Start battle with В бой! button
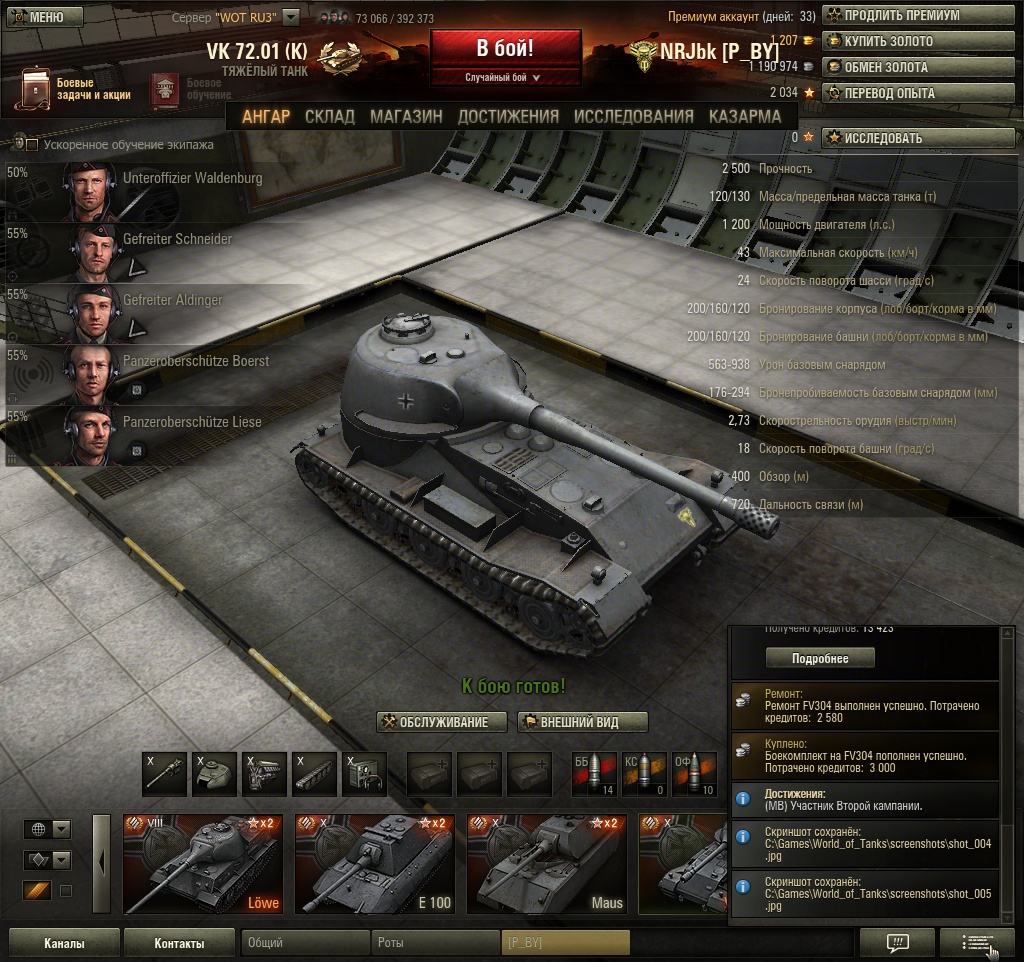The image size is (1024, 962). tap(505, 49)
